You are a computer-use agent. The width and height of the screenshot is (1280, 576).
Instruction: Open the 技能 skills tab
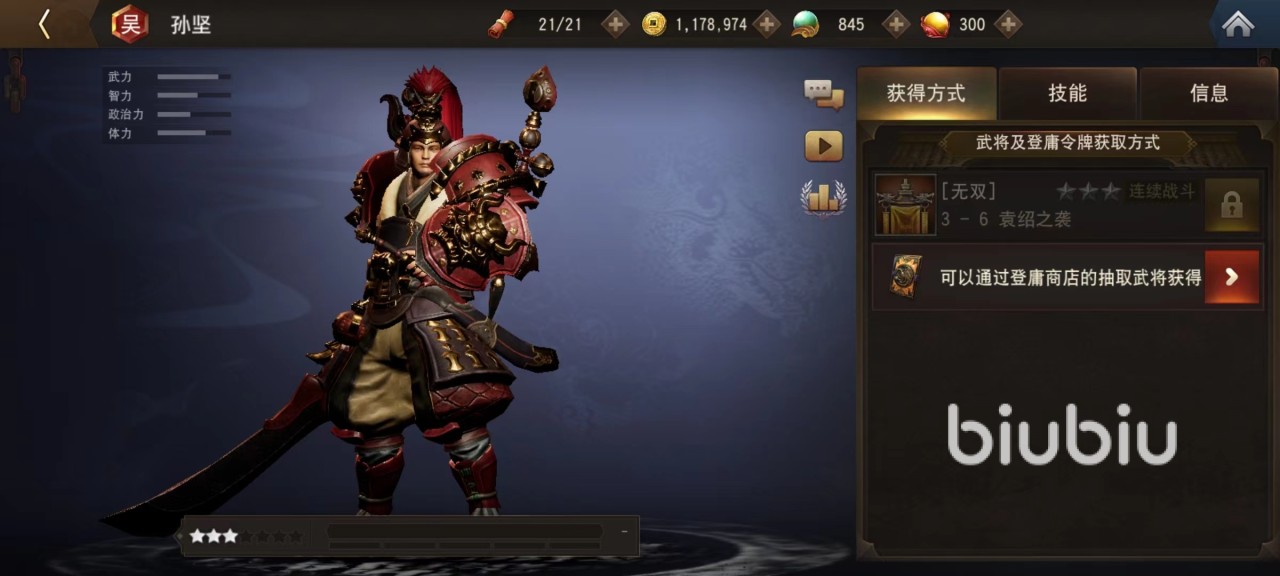pos(1067,94)
